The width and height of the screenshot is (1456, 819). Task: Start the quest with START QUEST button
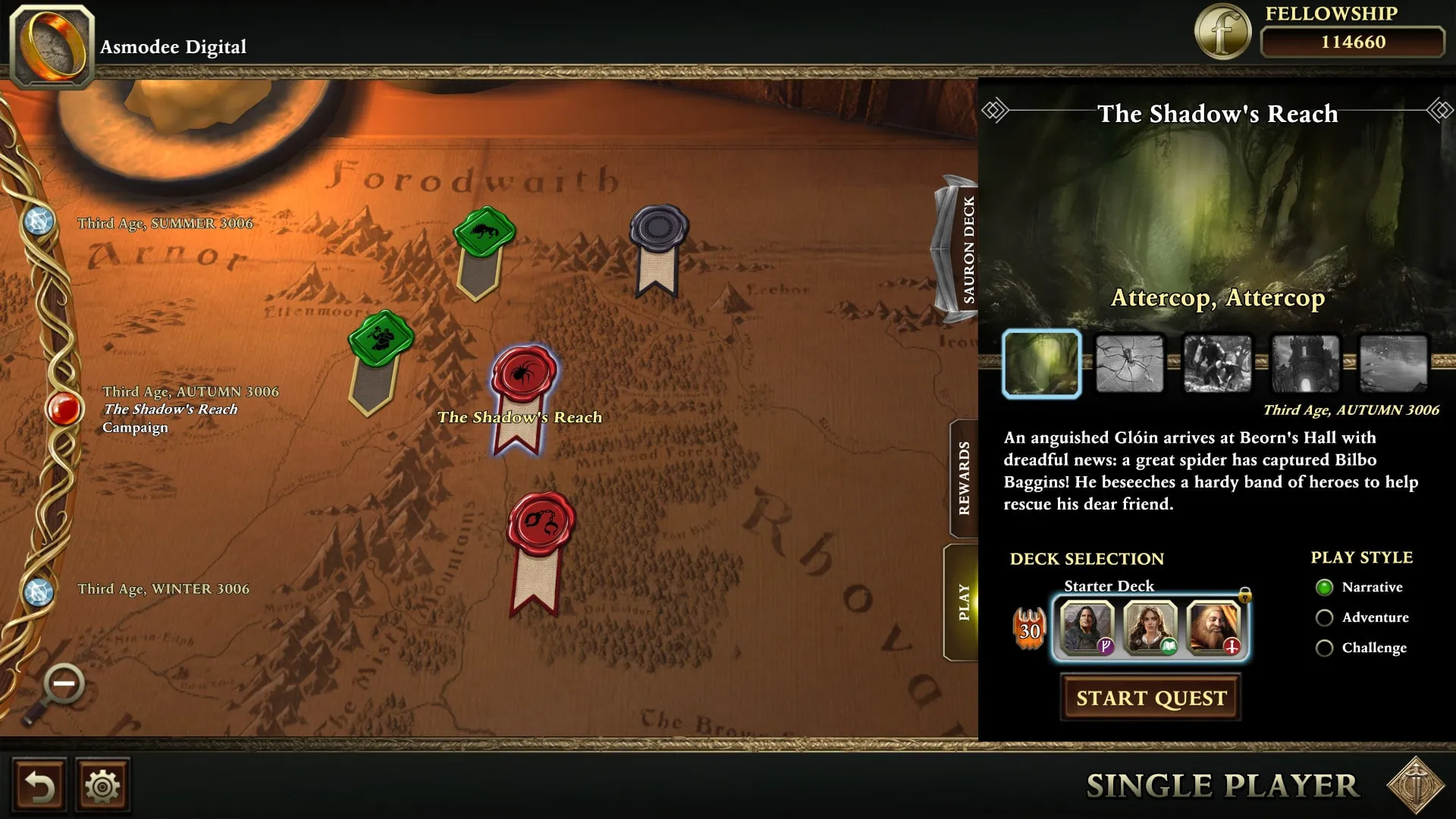point(1150,698)
